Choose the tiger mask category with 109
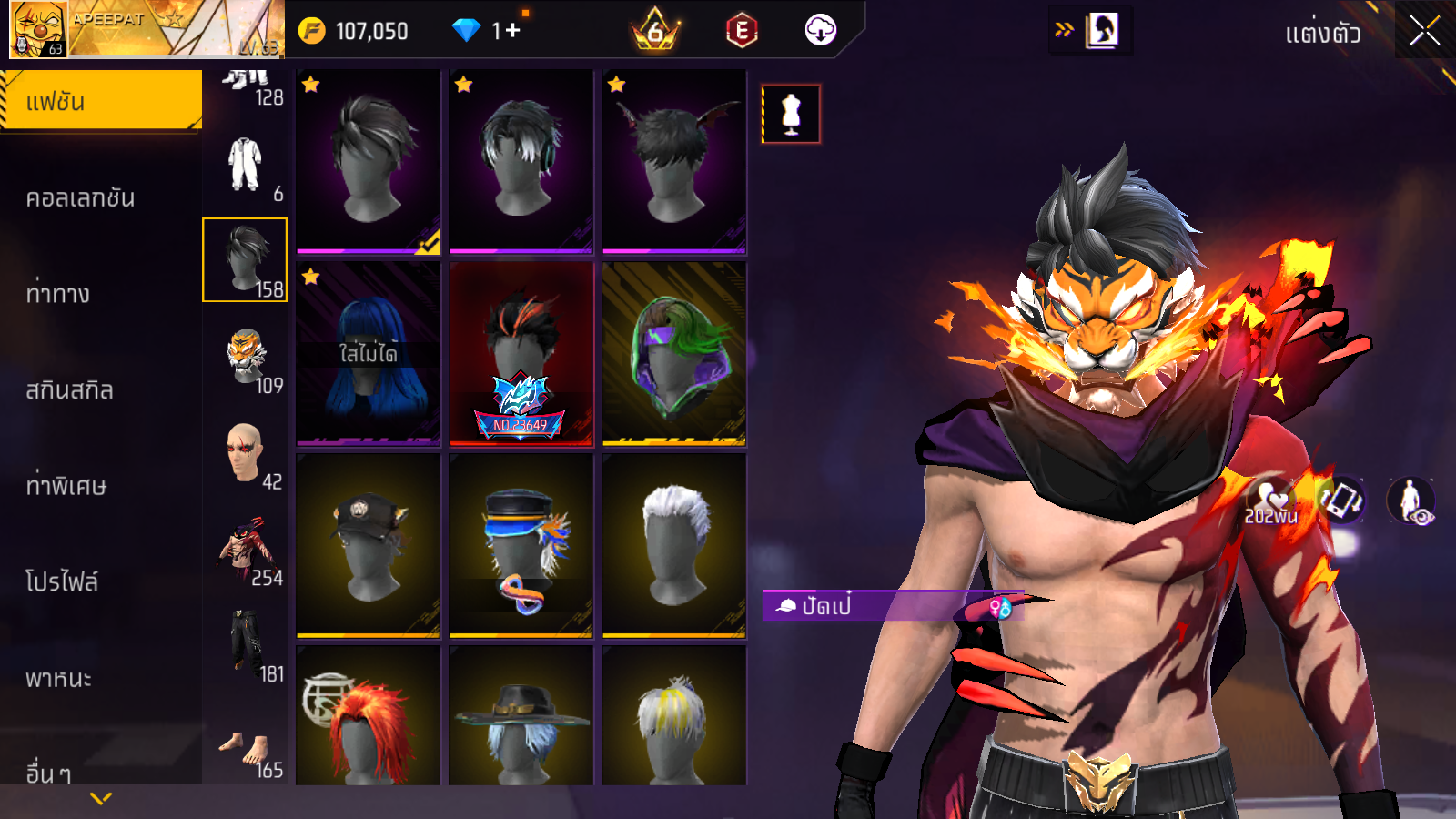This screenshot has height=819, width=1456. click(x=246, y=358)
